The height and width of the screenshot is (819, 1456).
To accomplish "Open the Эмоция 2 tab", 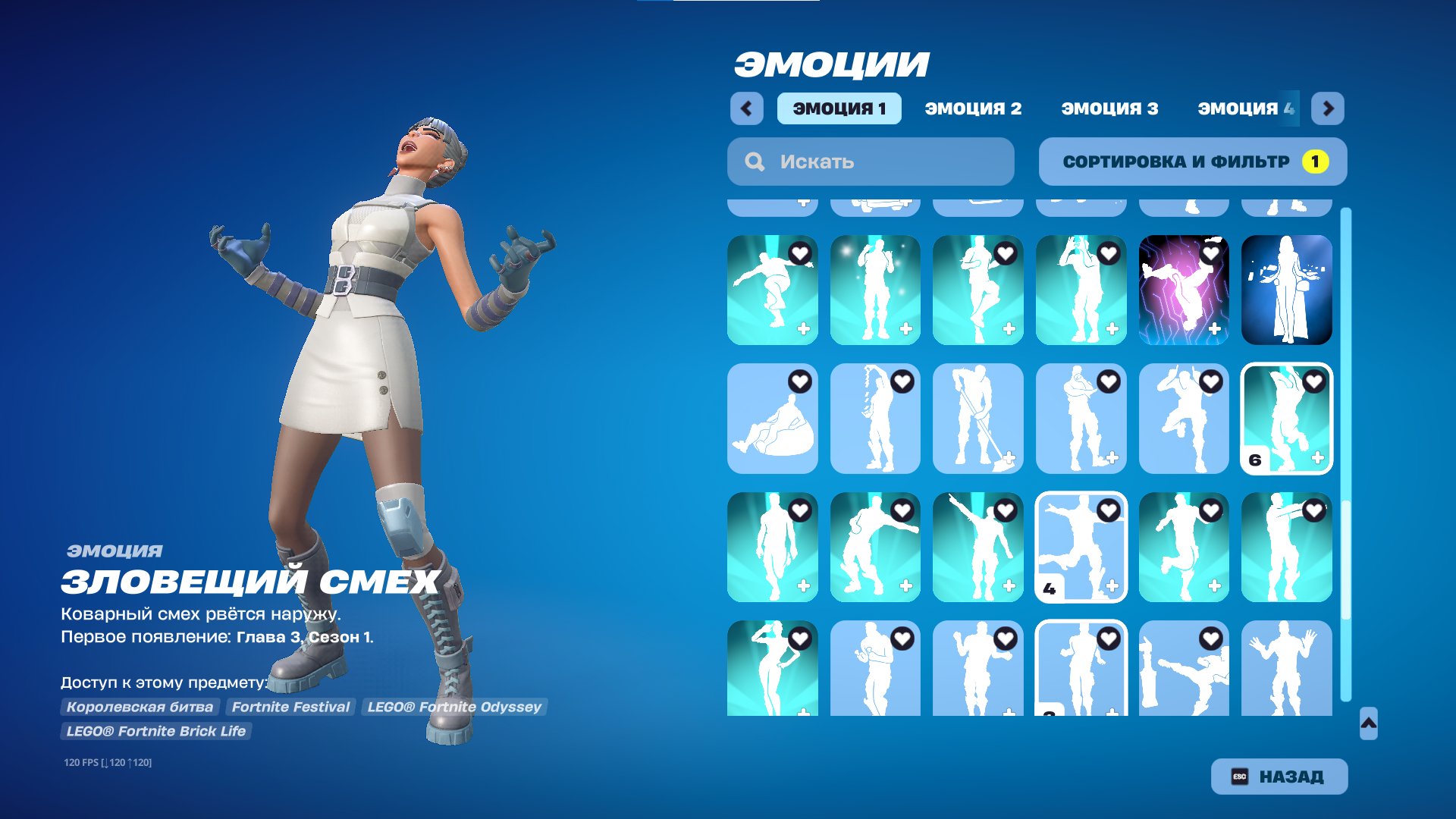I will coord(973,108).
